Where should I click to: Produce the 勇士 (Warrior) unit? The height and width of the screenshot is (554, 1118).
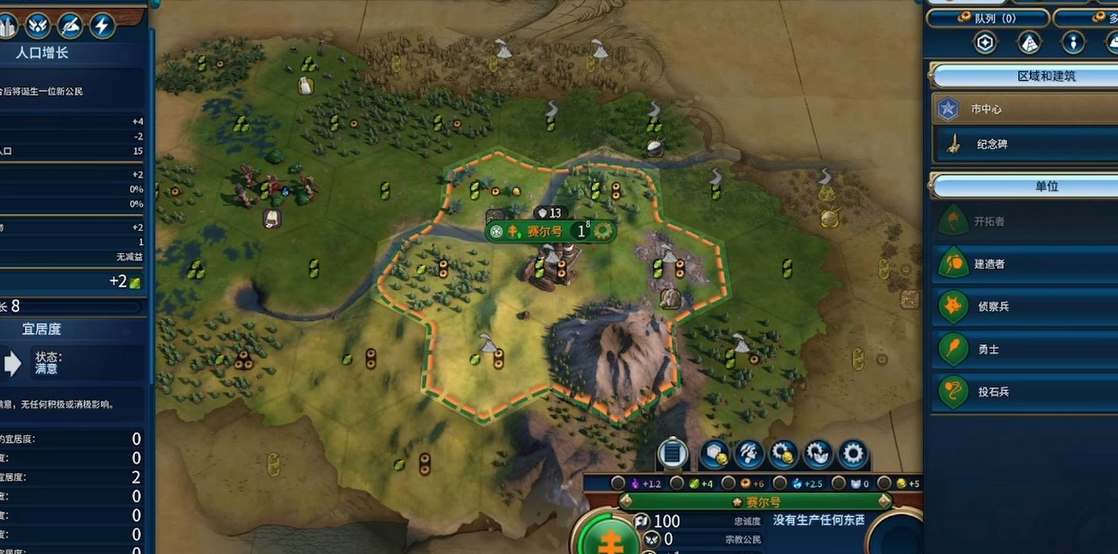(x=1020, y=349)
